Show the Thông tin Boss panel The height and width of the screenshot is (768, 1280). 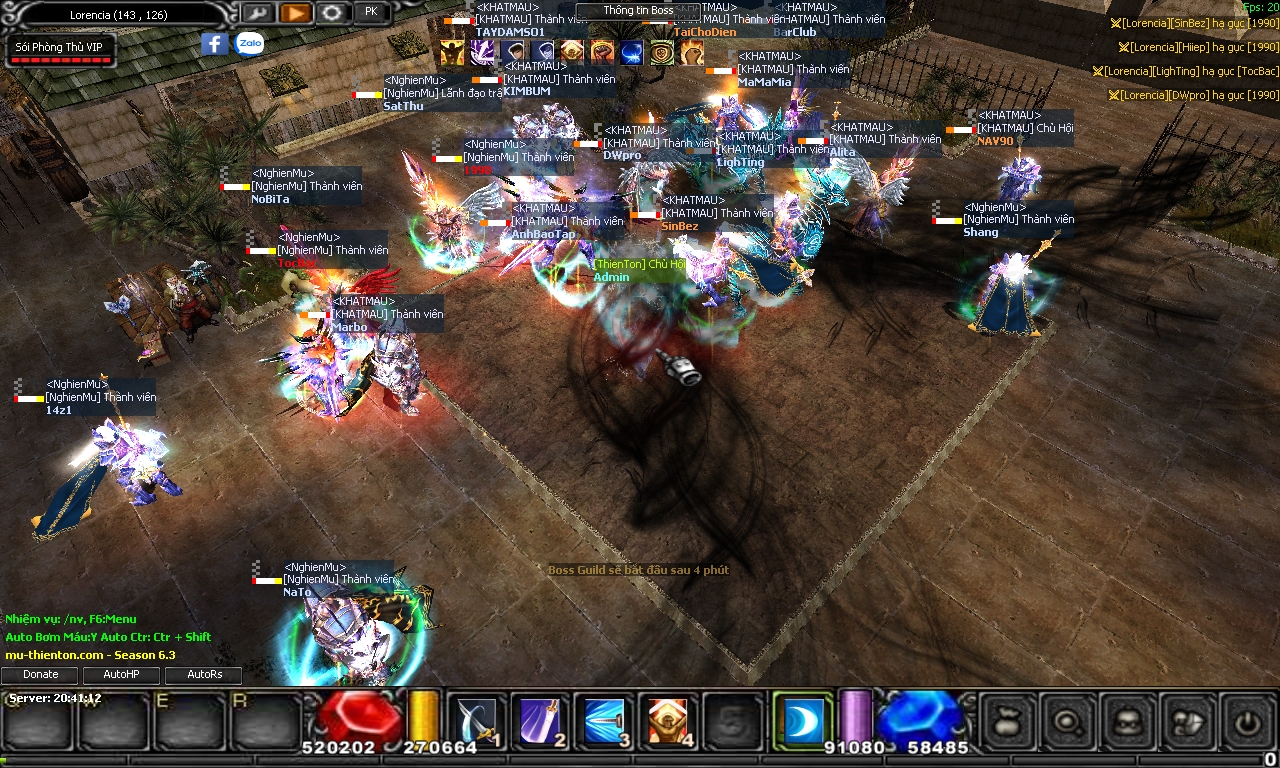[x=638, y=11]
